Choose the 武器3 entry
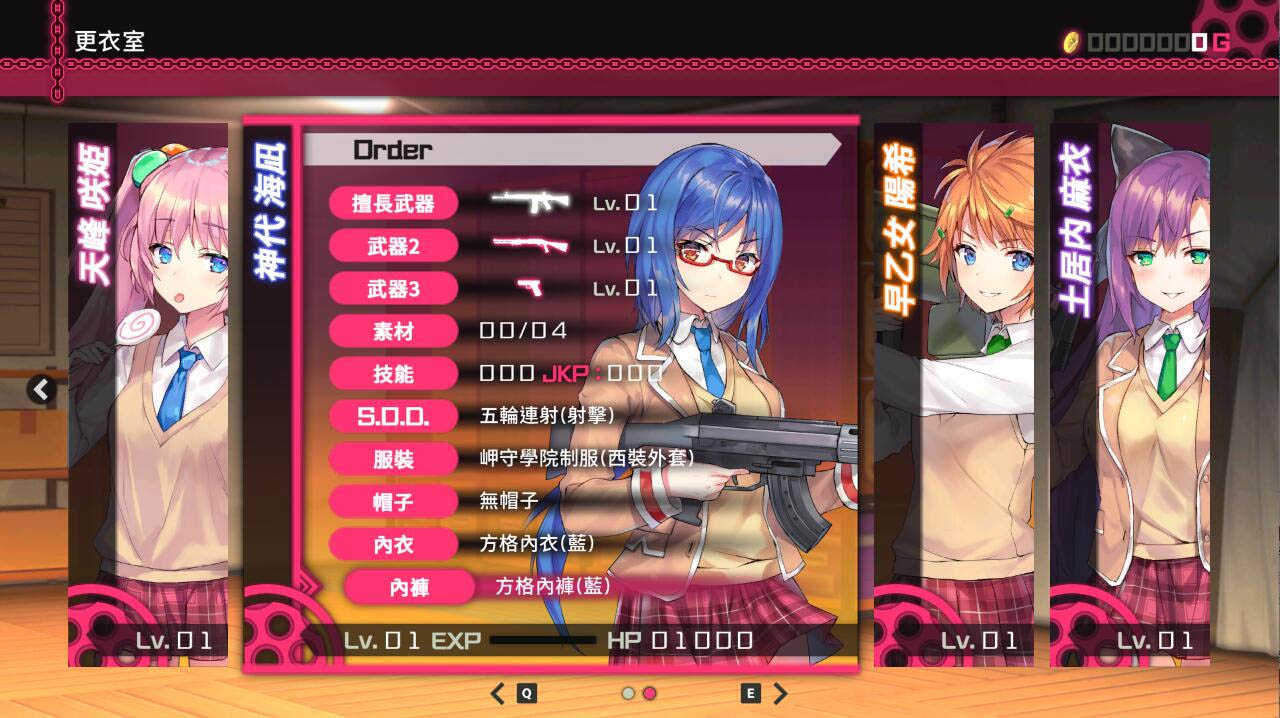Viewport: 1280px width, 718px height. point(394,289)
